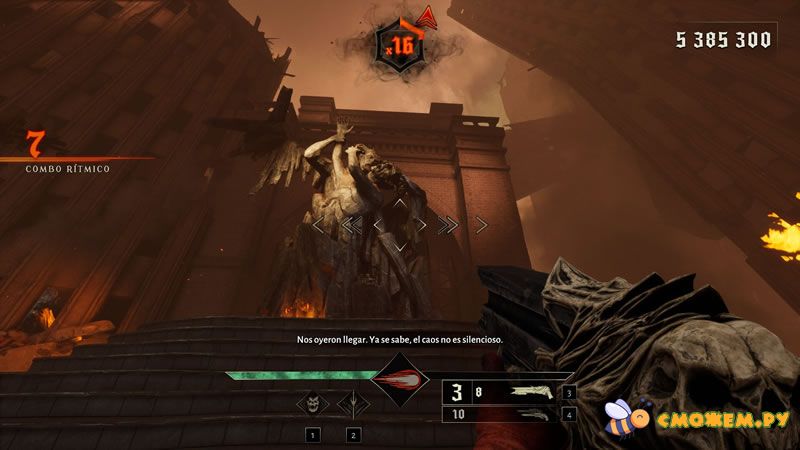The height and width of the screenshot is (450, 800).
Task: Select the sword weapon icon
Action: click(352, 404)
